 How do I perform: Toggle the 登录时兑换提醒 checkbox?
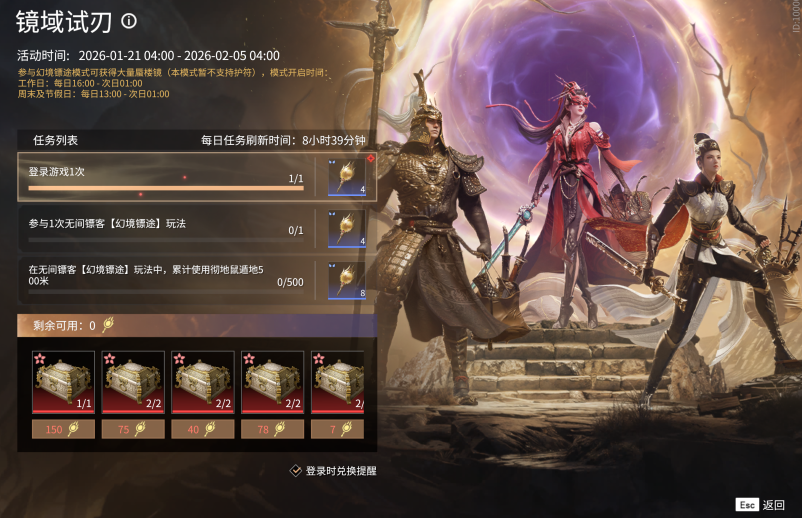click(x=296, y=470)
